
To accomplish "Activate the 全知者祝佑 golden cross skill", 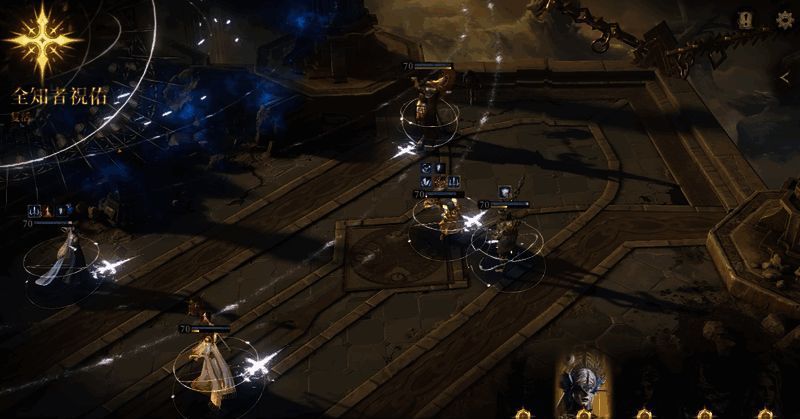I will coord(42,41).
